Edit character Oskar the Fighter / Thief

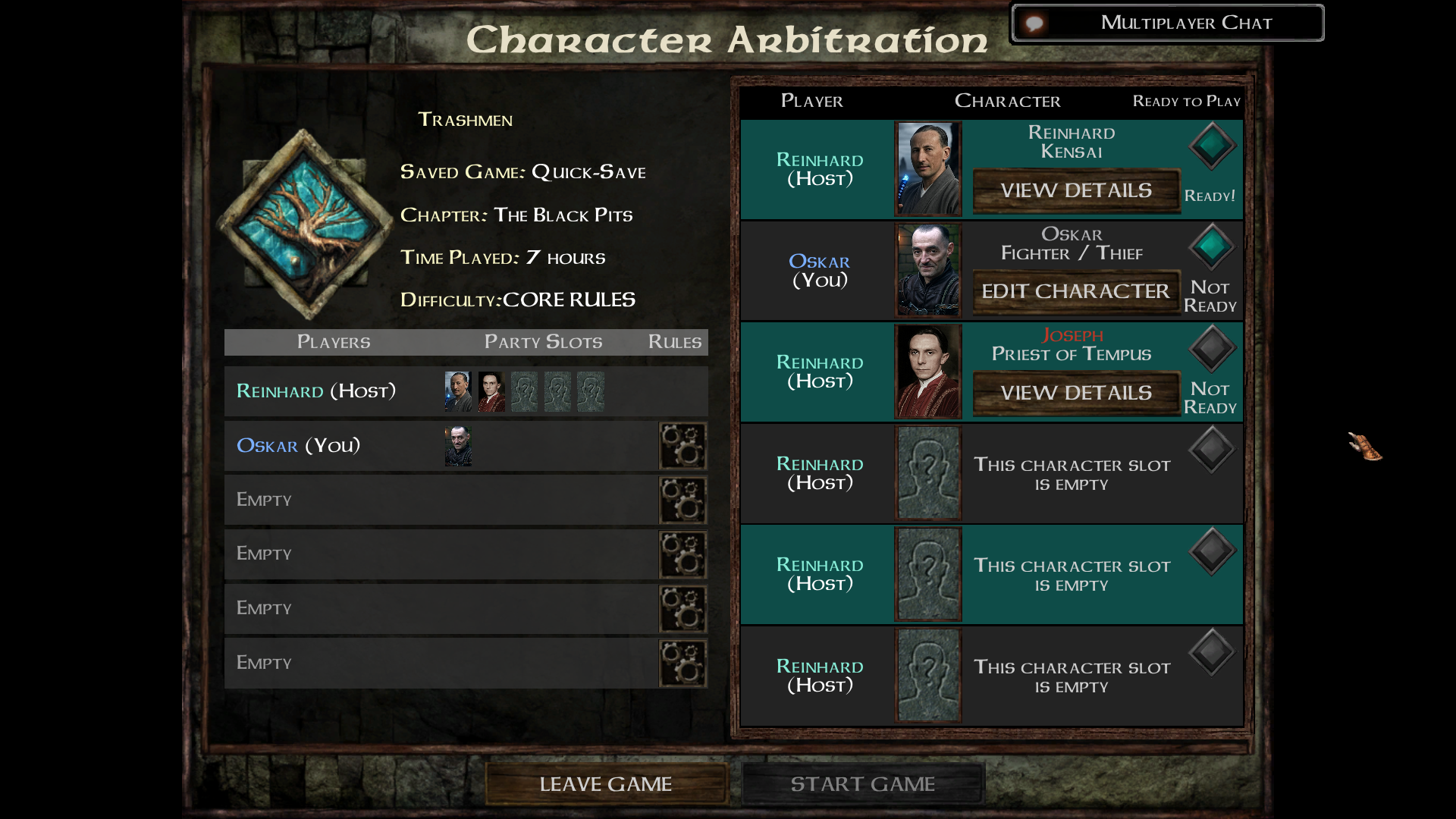click(1075, 291)
